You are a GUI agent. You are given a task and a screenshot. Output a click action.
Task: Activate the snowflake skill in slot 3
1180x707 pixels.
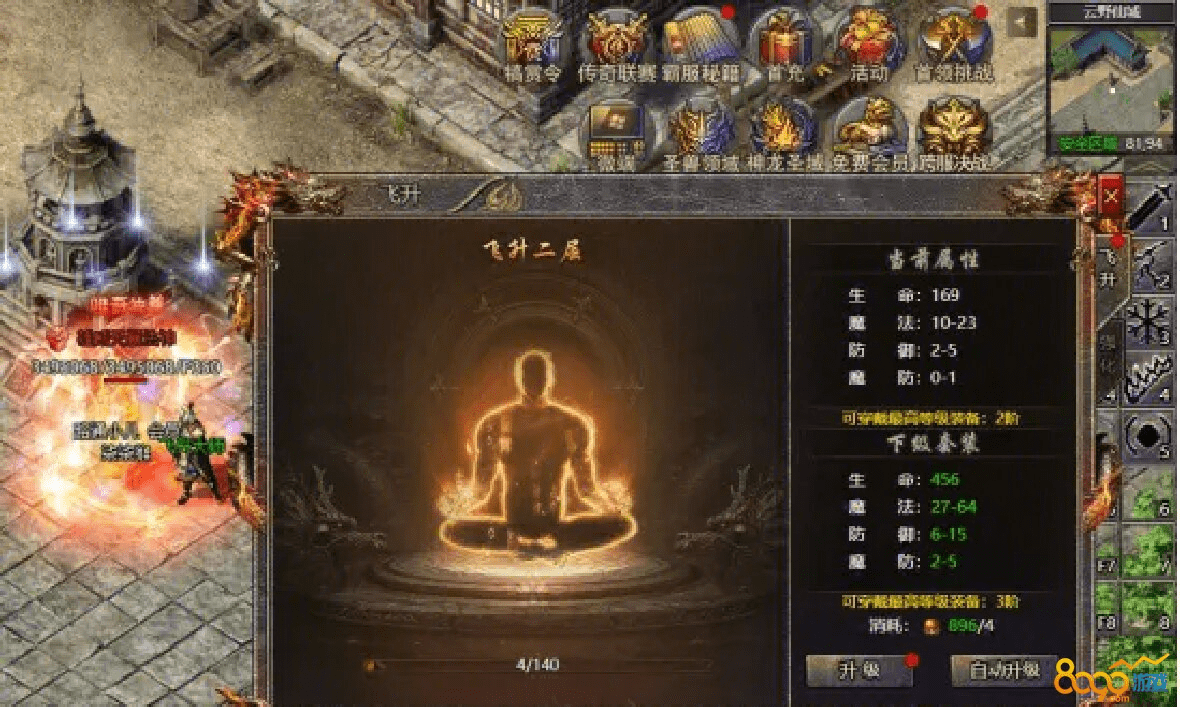pos(1151,322)
